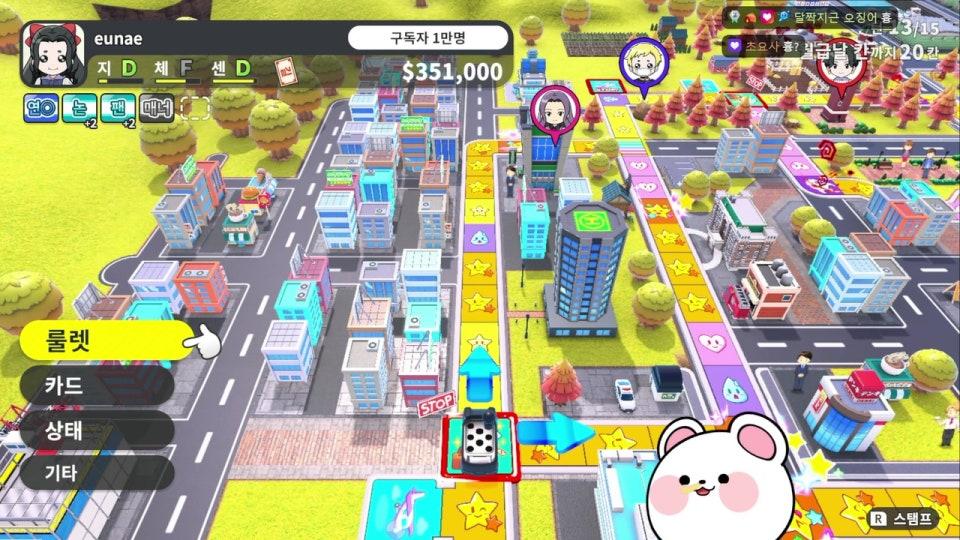Choose the 상태 (Status) menu entry
The height and width of the screenshot is (540, 960).
(97, 430)
